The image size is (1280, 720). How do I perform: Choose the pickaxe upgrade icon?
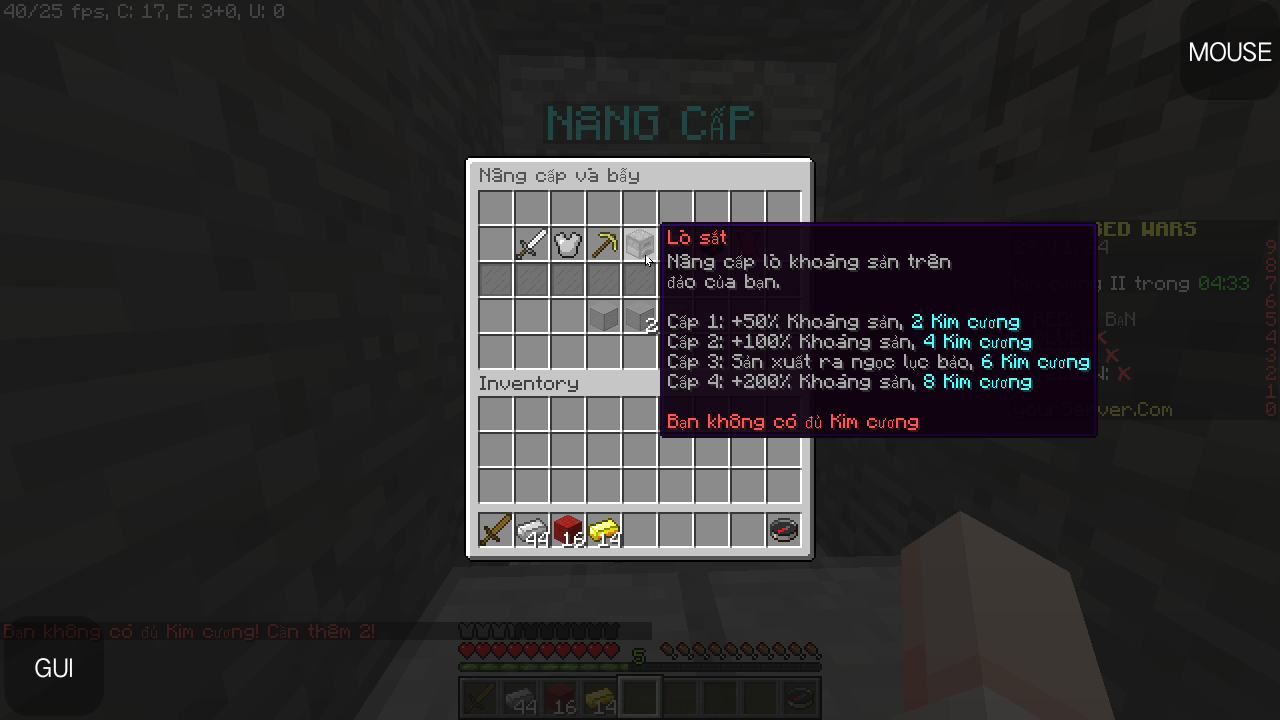click(603, 243)
